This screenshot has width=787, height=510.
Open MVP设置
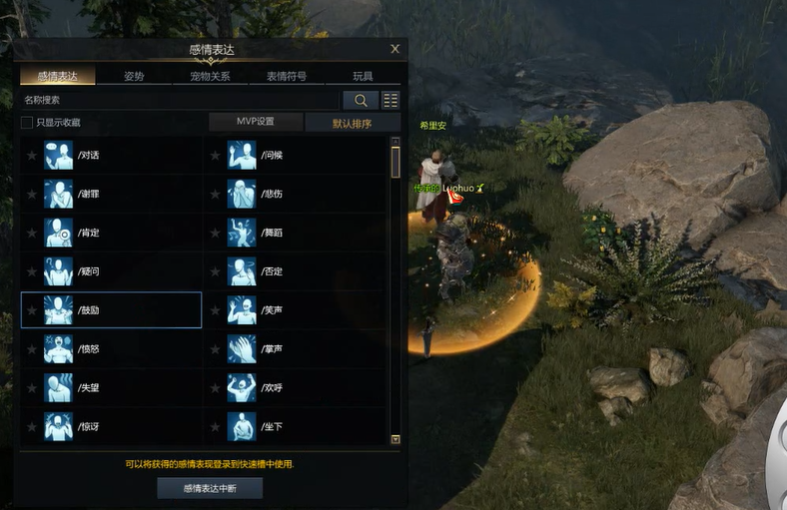255,122
